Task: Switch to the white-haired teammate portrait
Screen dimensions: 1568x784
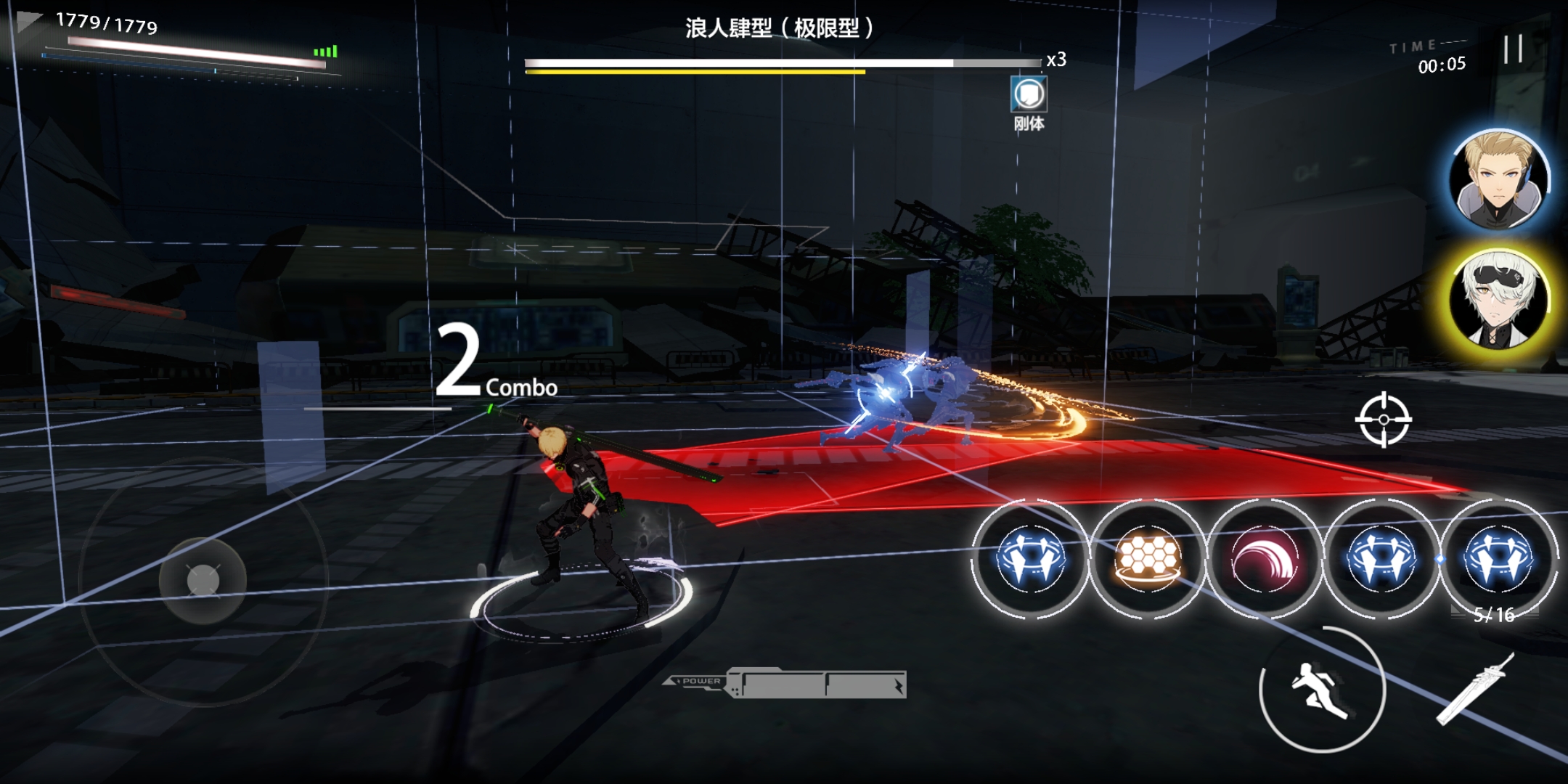Action: click(1497, 298)
